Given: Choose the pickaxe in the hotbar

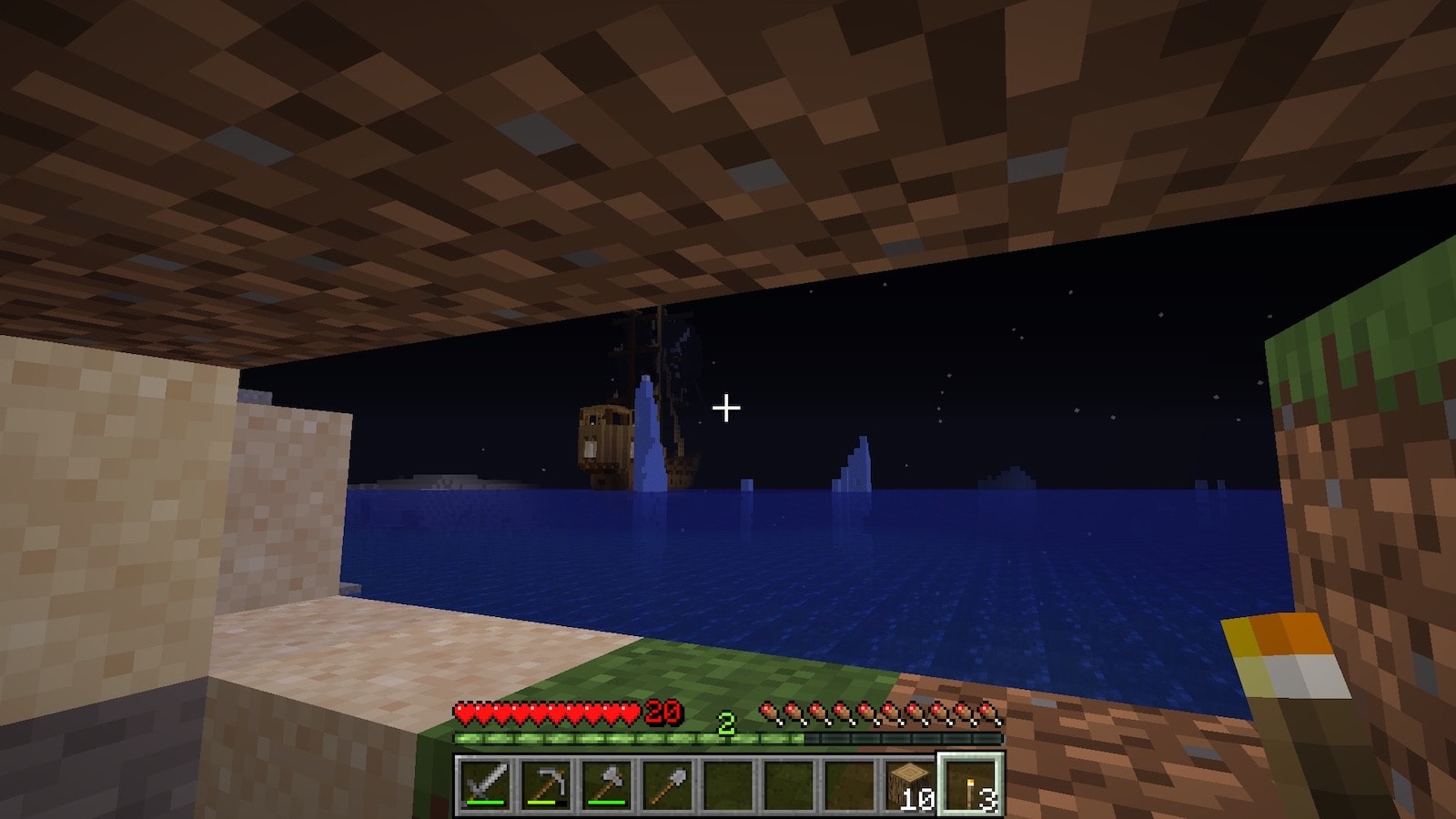Looking at the screenshot, I should (x=546, y=784).
